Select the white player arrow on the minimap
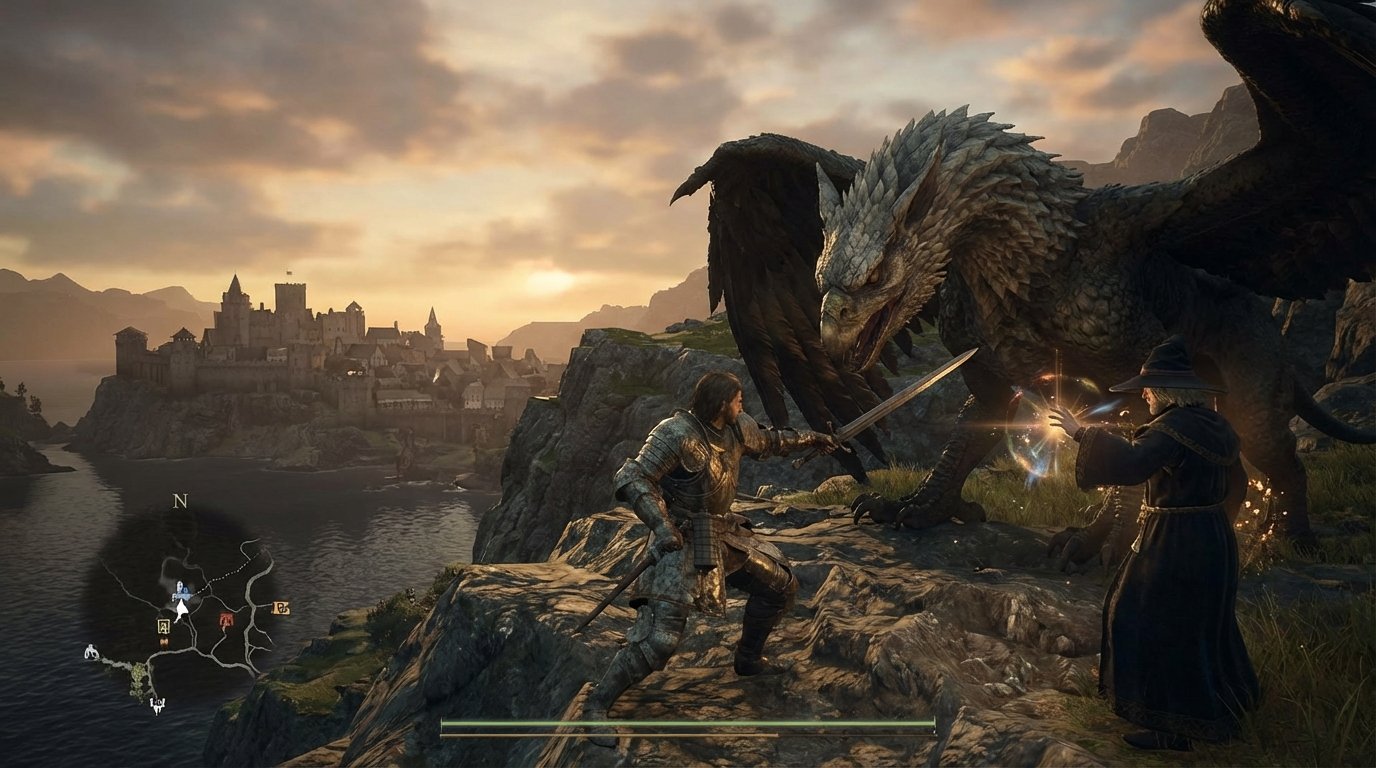The image size is (1376, 768). (x=181, y=610)
